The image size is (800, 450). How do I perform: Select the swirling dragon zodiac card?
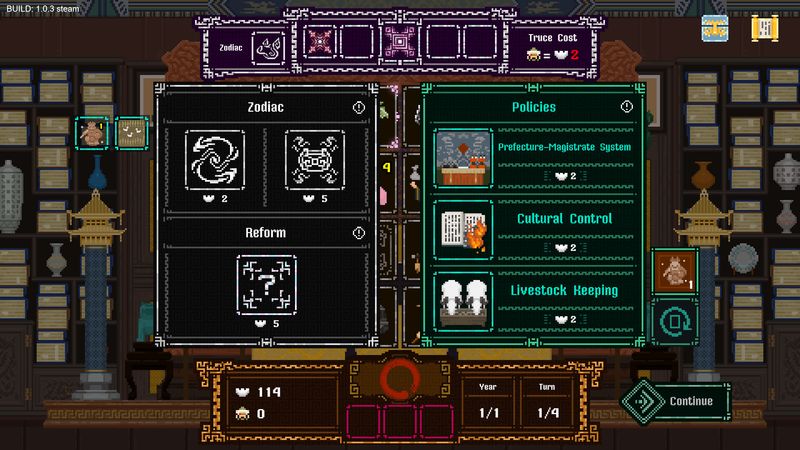[x=215, y=160]
